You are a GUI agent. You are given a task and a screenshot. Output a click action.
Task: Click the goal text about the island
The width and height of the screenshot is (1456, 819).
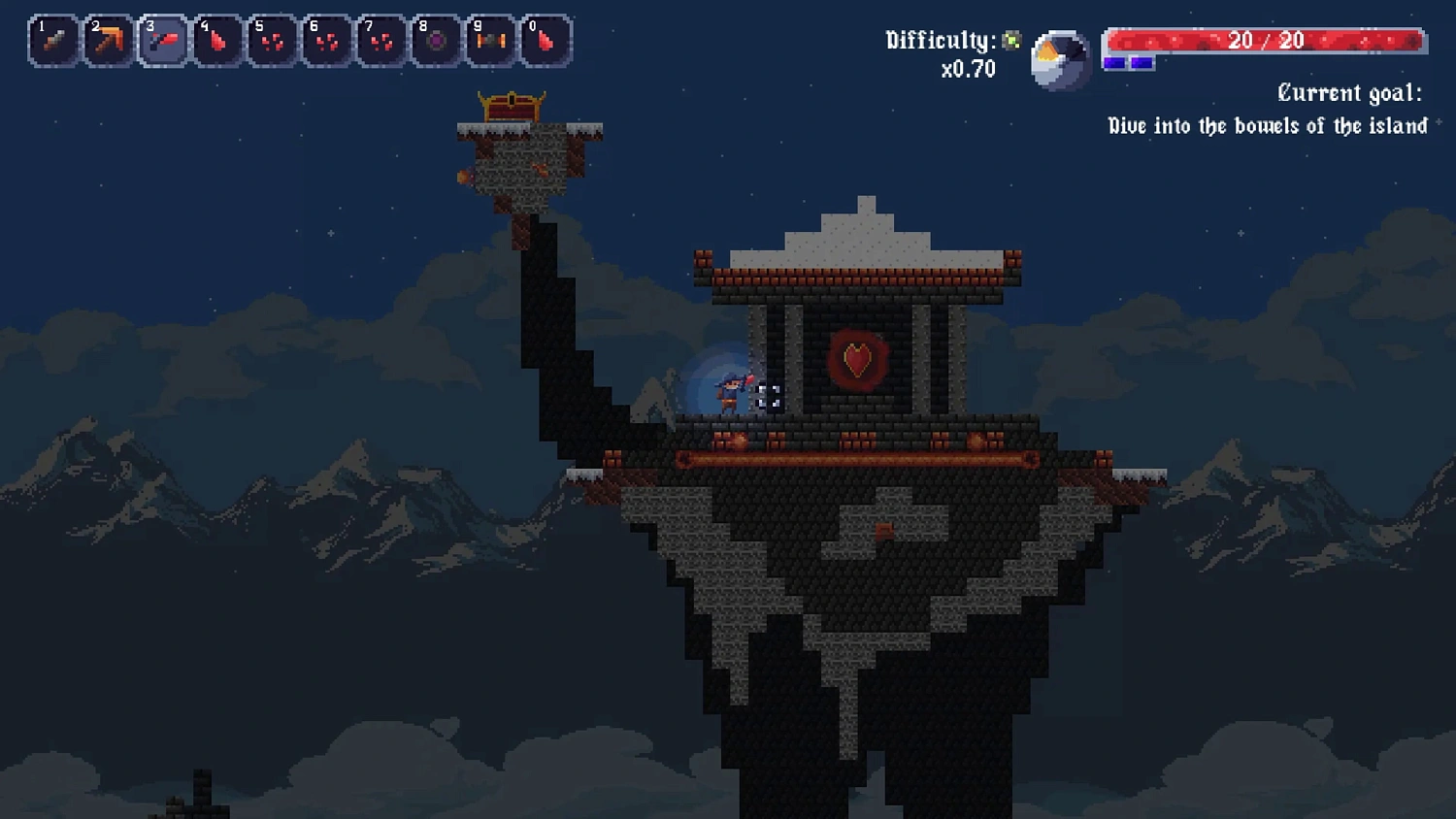1267,125
